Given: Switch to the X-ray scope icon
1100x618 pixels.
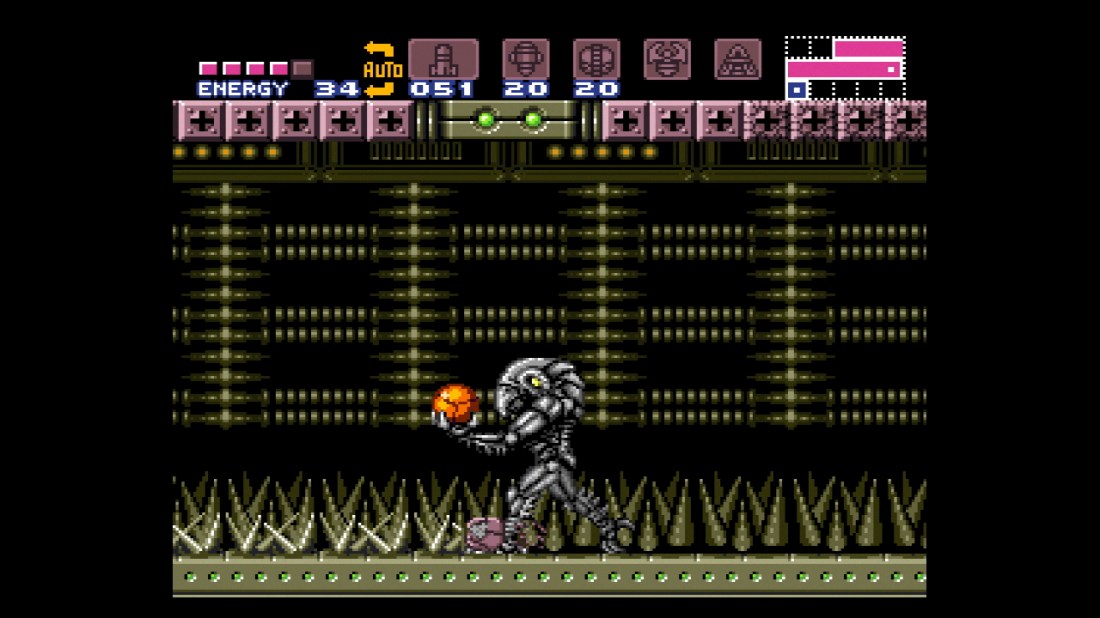Looking at the screenshot, I should tap(738, 59).
